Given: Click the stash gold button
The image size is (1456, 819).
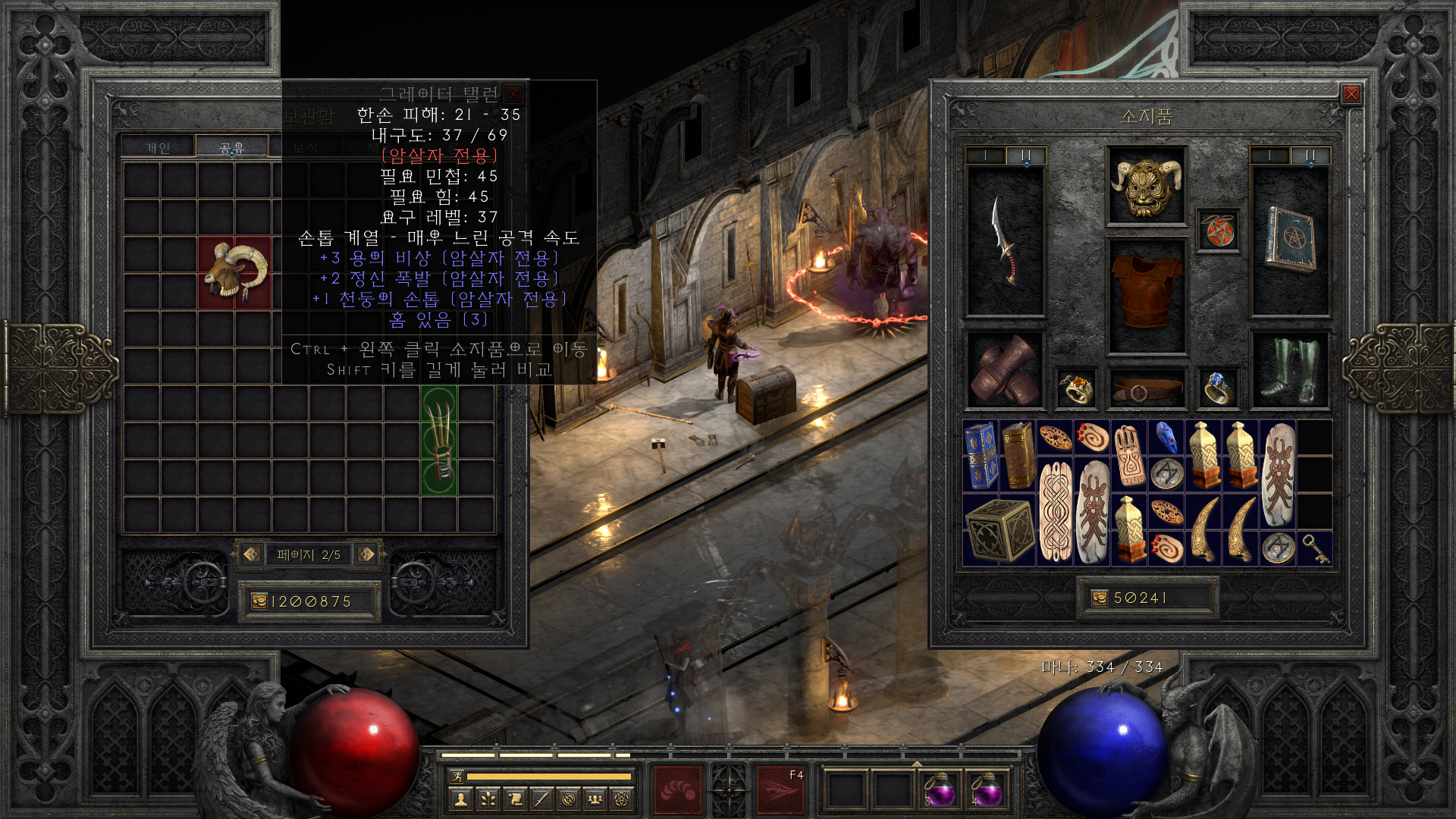Looking at the screenshot, I should point(259,601).
